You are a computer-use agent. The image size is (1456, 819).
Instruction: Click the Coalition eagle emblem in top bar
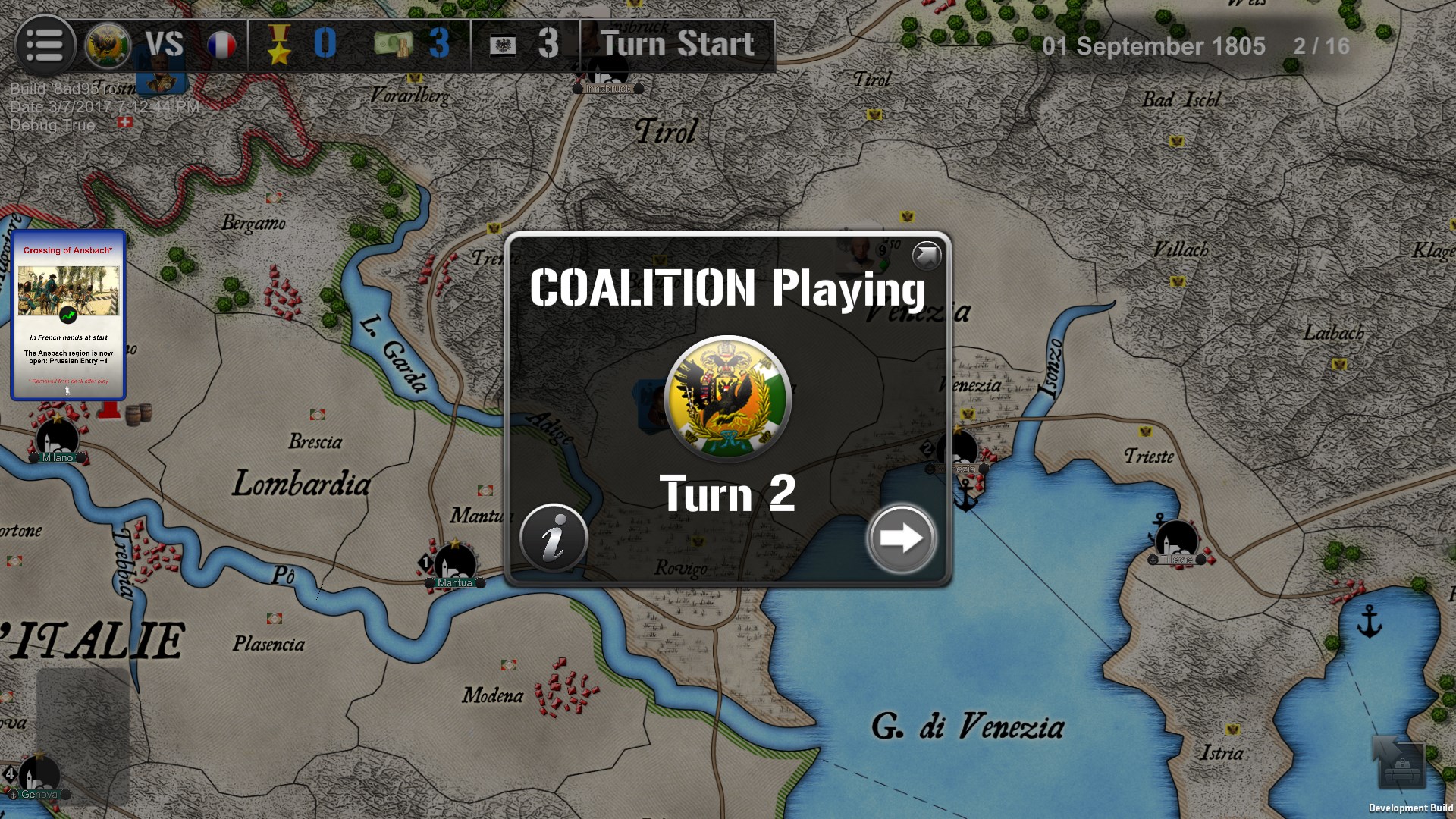click(107, 45)
